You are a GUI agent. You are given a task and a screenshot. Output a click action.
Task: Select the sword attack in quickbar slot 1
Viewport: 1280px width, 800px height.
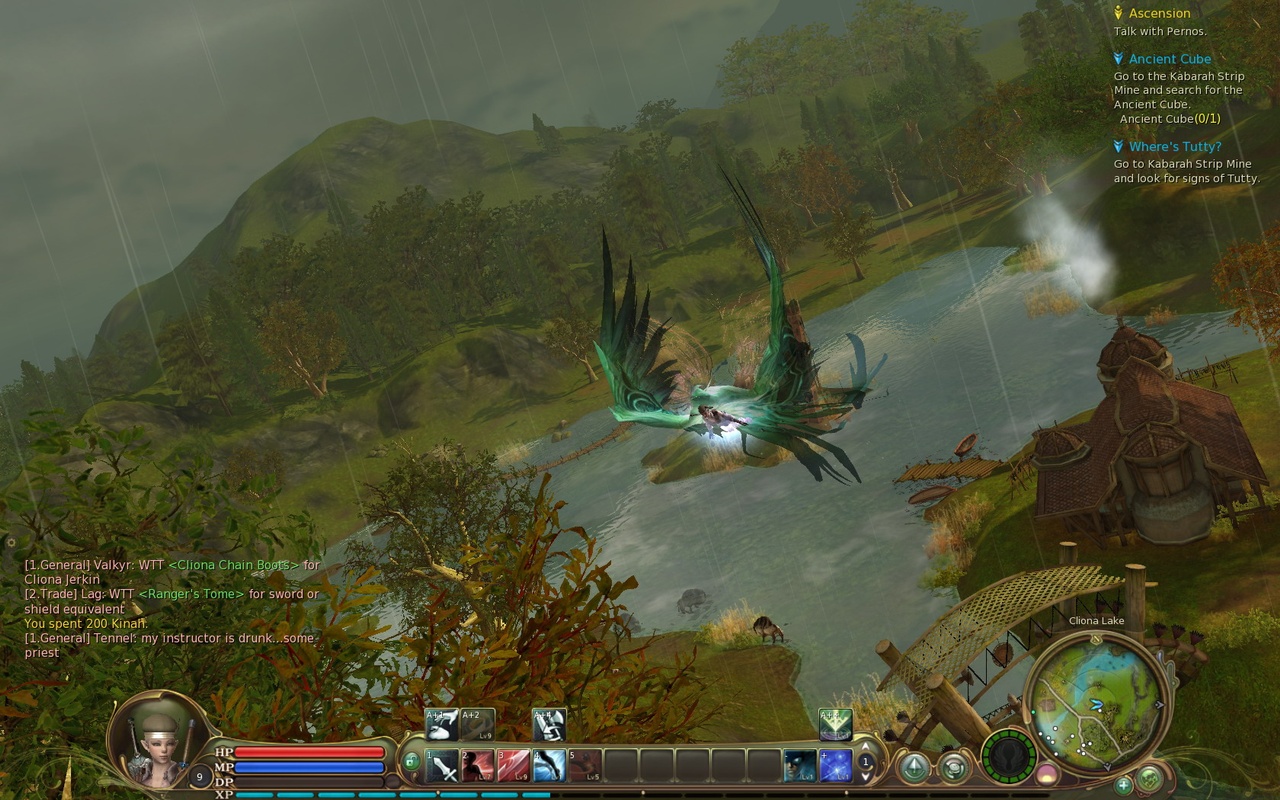443,765
